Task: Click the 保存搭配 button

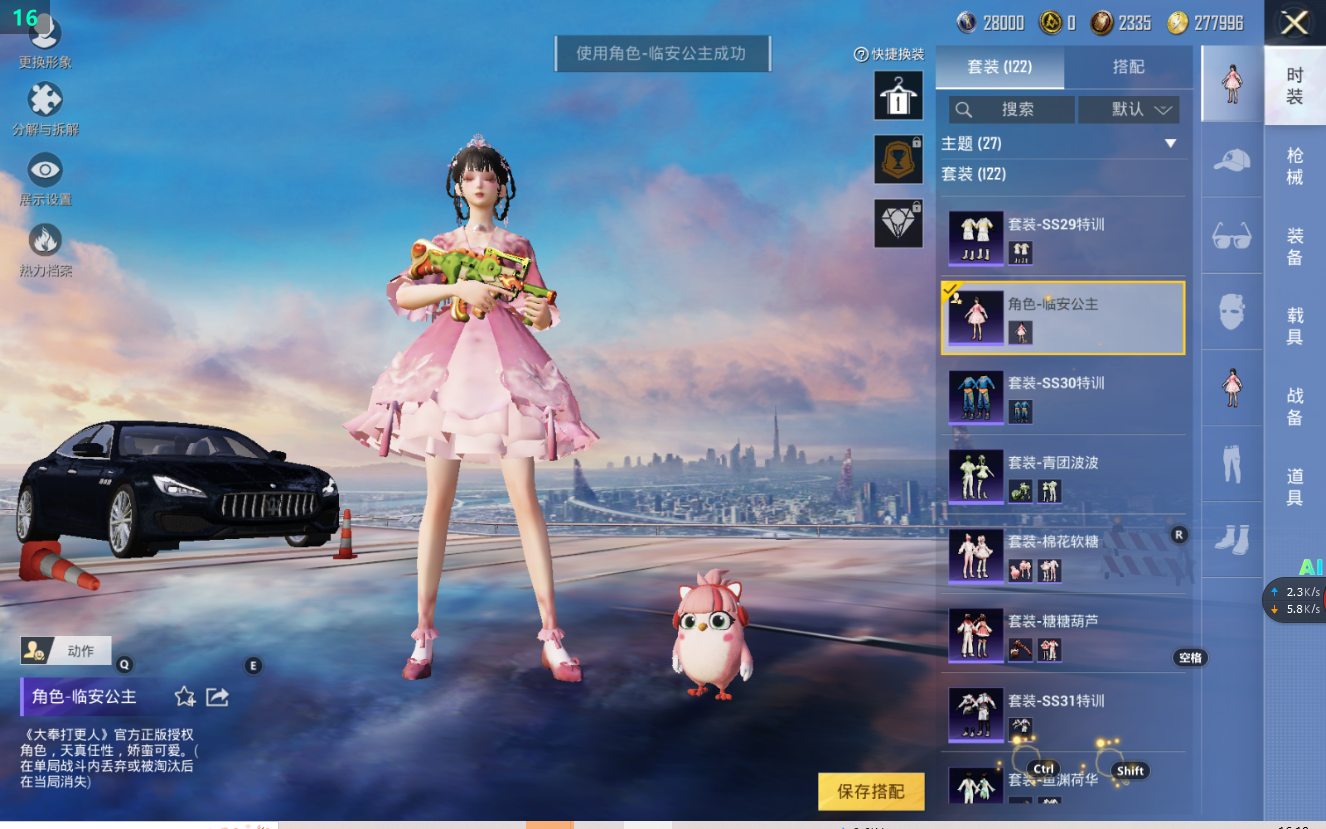Action: click(x=870, y=791)
